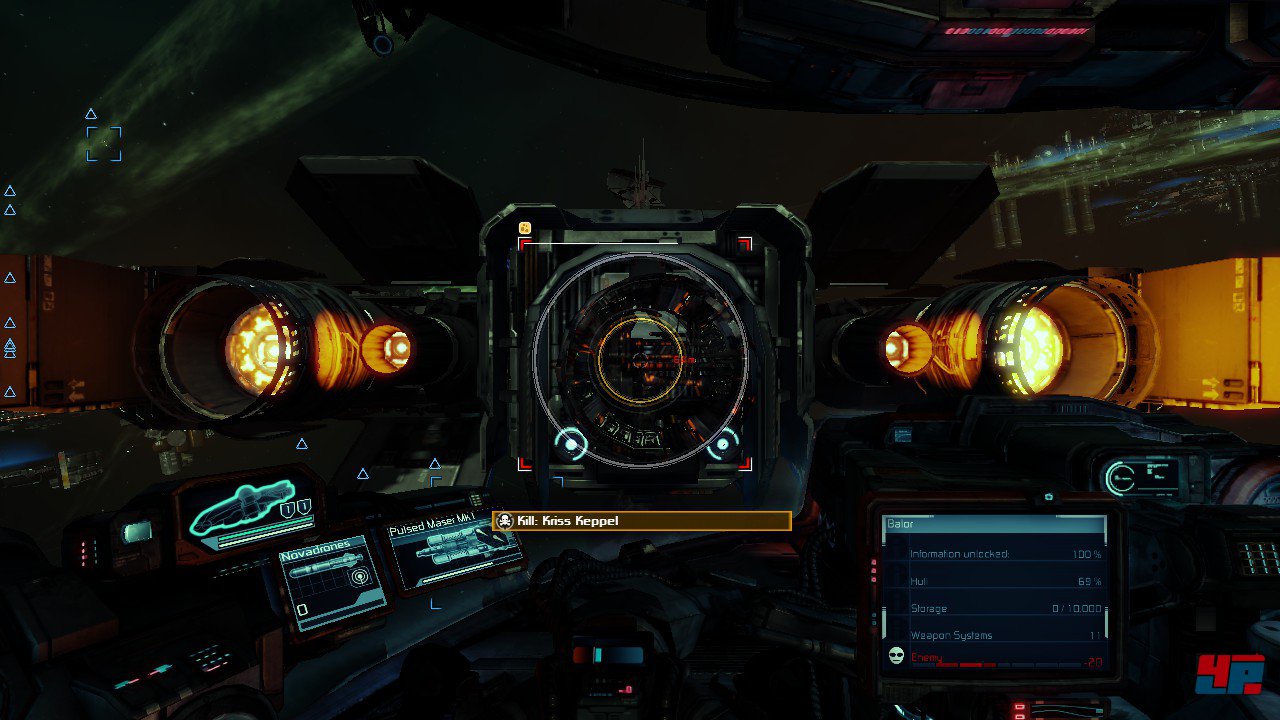
Task: Select the bracketed target marker in the sky
Action: coord(104,144)
